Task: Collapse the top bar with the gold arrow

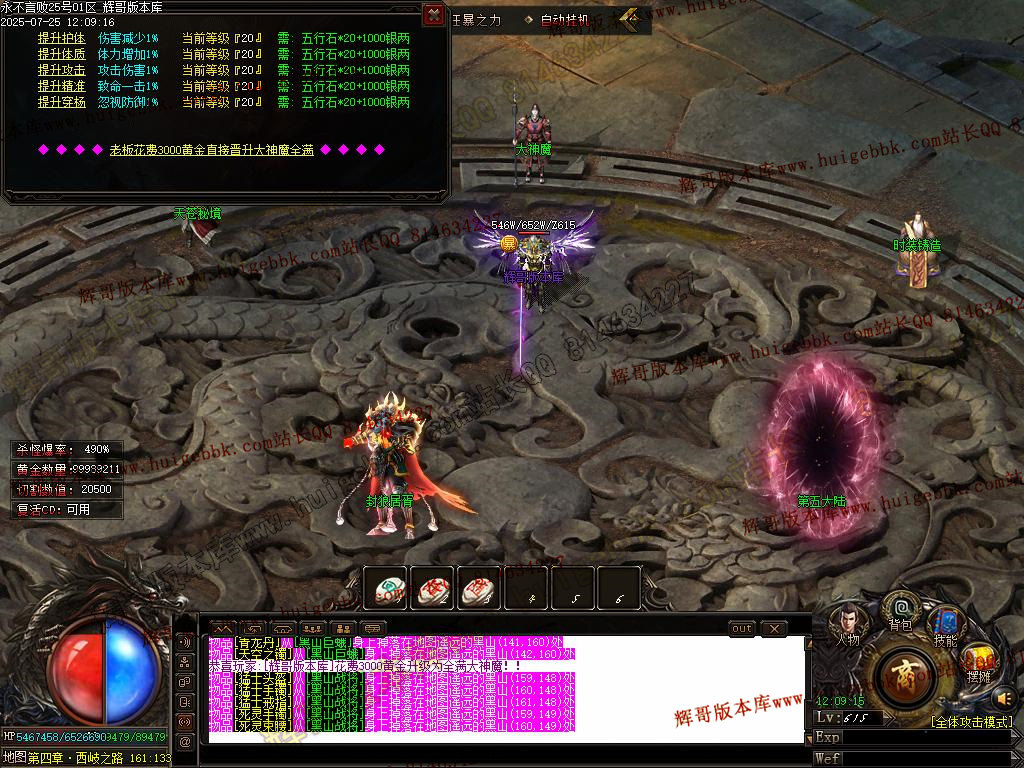Action: pos(630,17)
